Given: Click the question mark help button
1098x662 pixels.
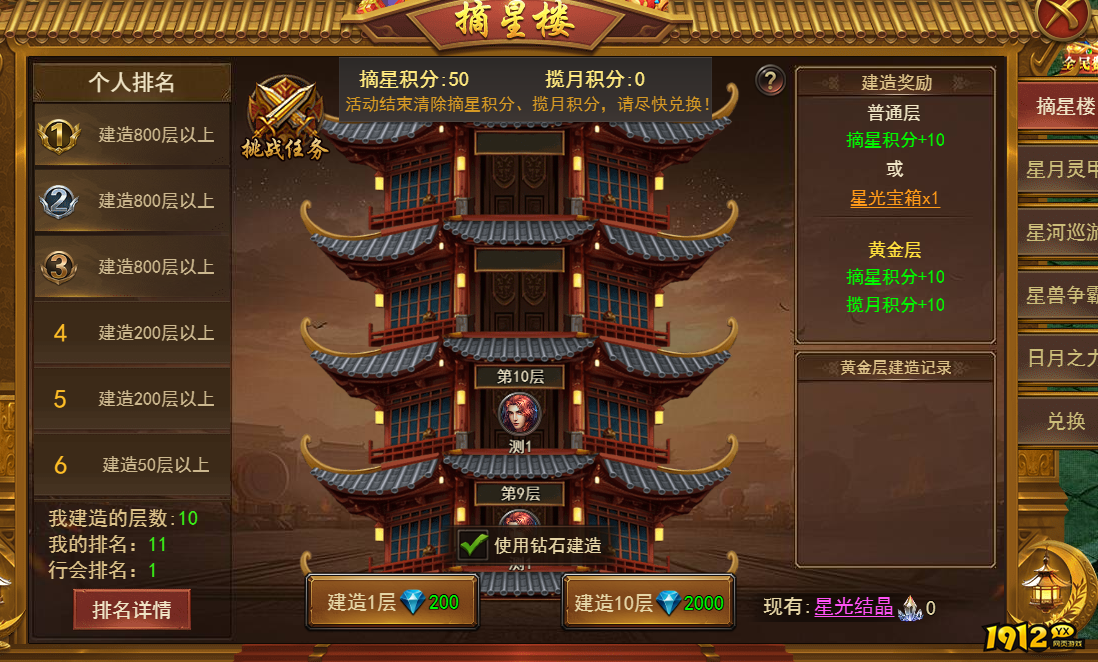Looking at the screenshot, I should 770,80.
